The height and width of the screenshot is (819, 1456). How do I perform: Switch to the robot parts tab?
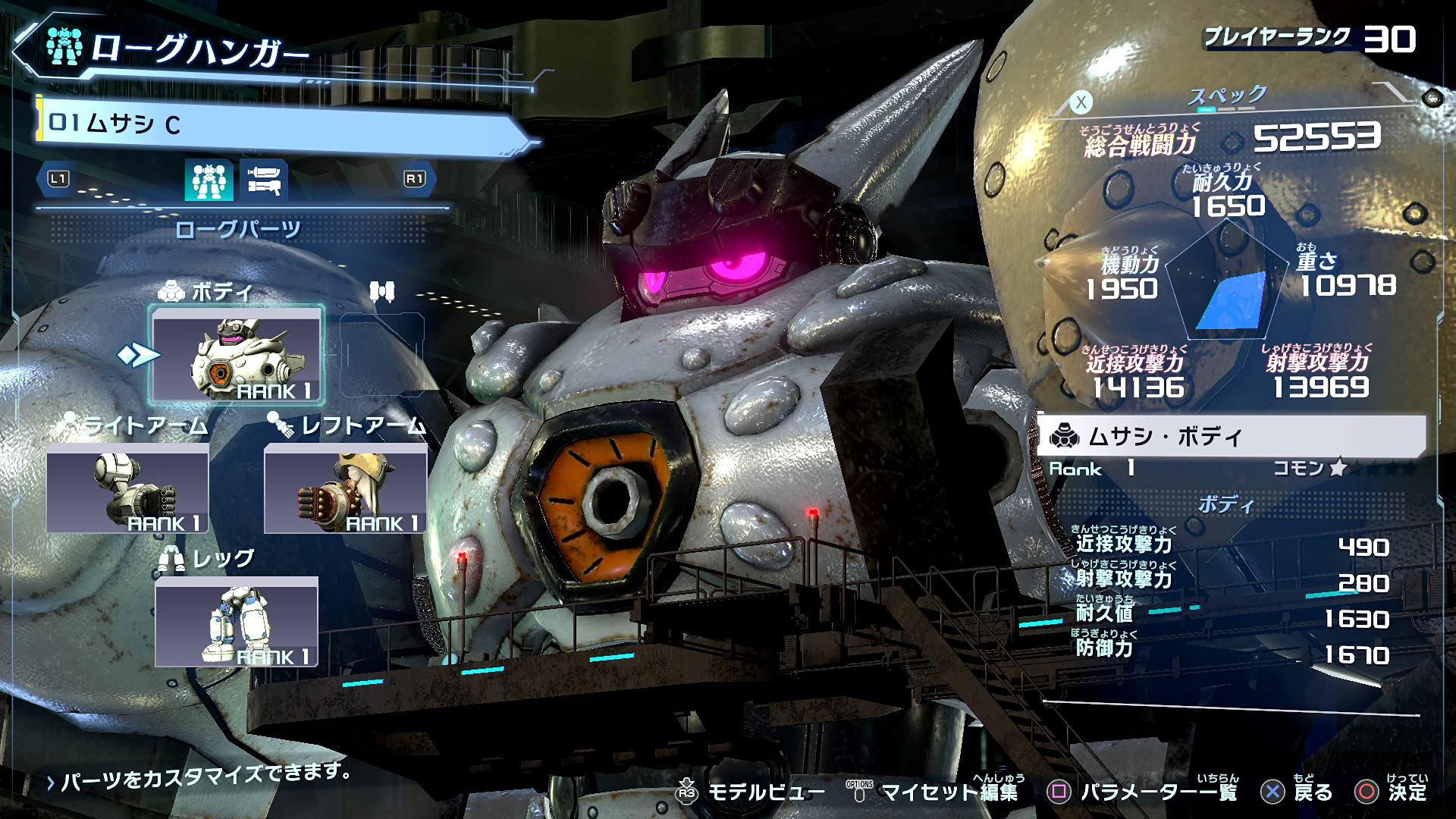[209, 180]
